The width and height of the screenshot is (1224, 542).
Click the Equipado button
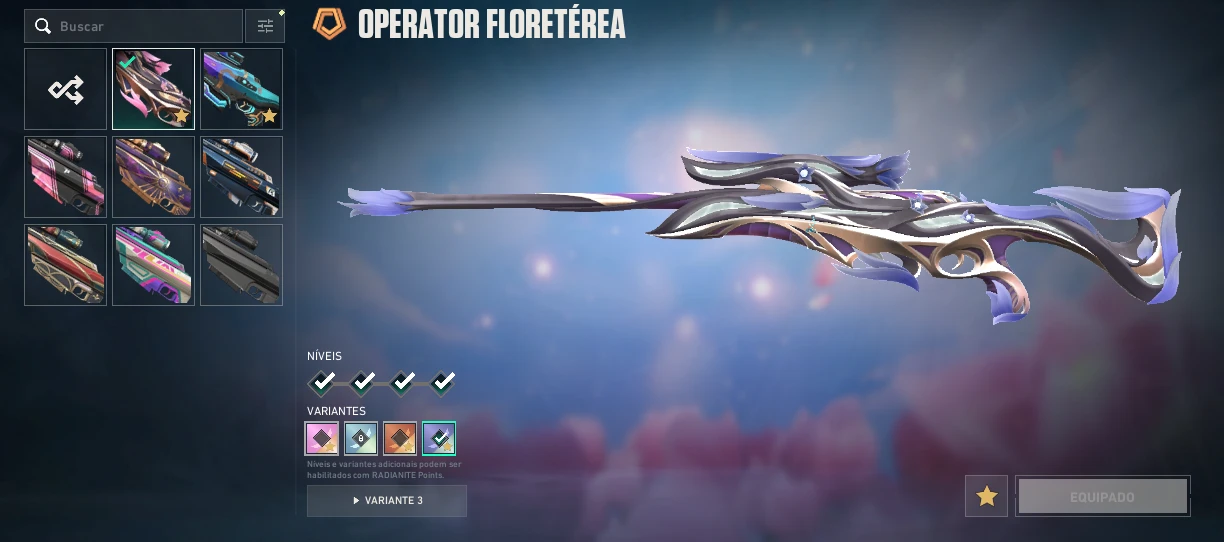1102,496
